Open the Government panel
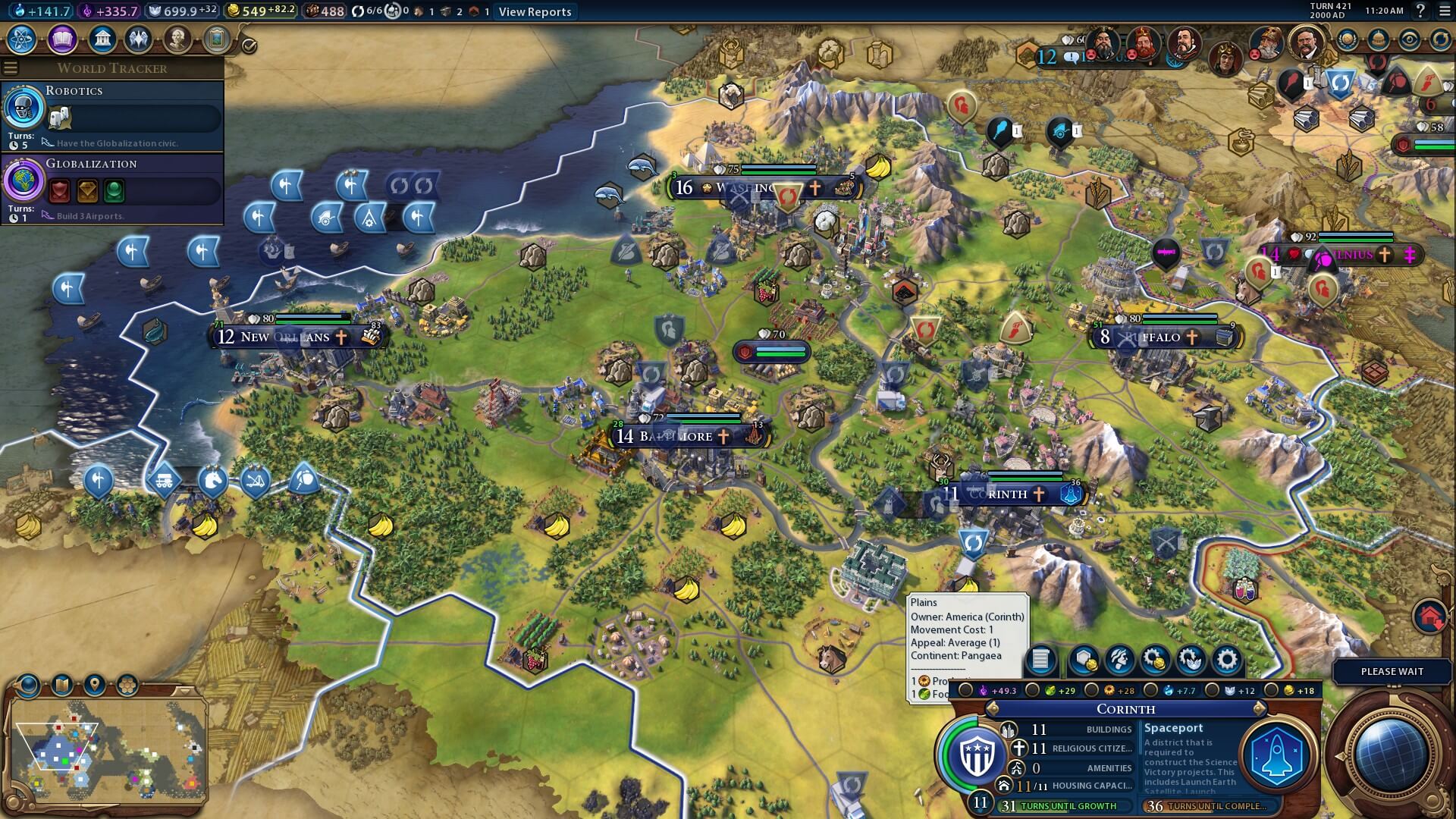 (x=102, y=40)
